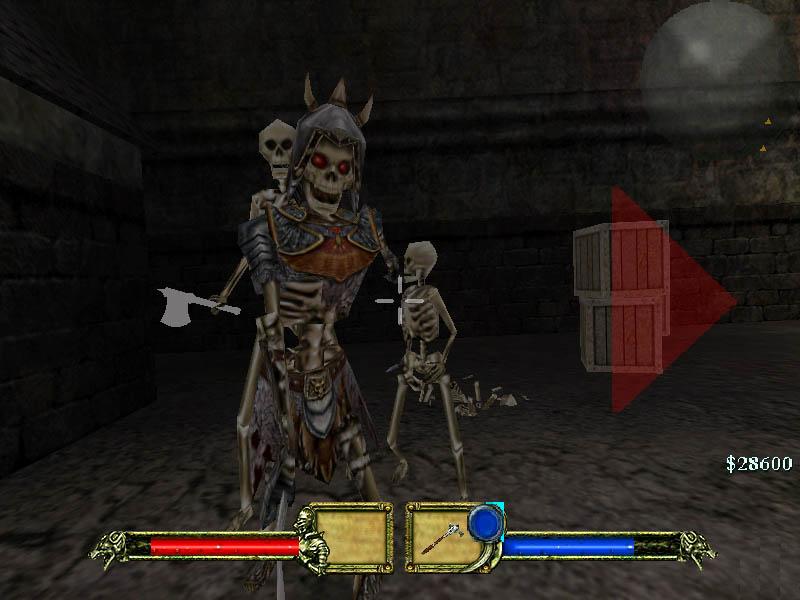Click the blue mana orb

tap(485, 522)
